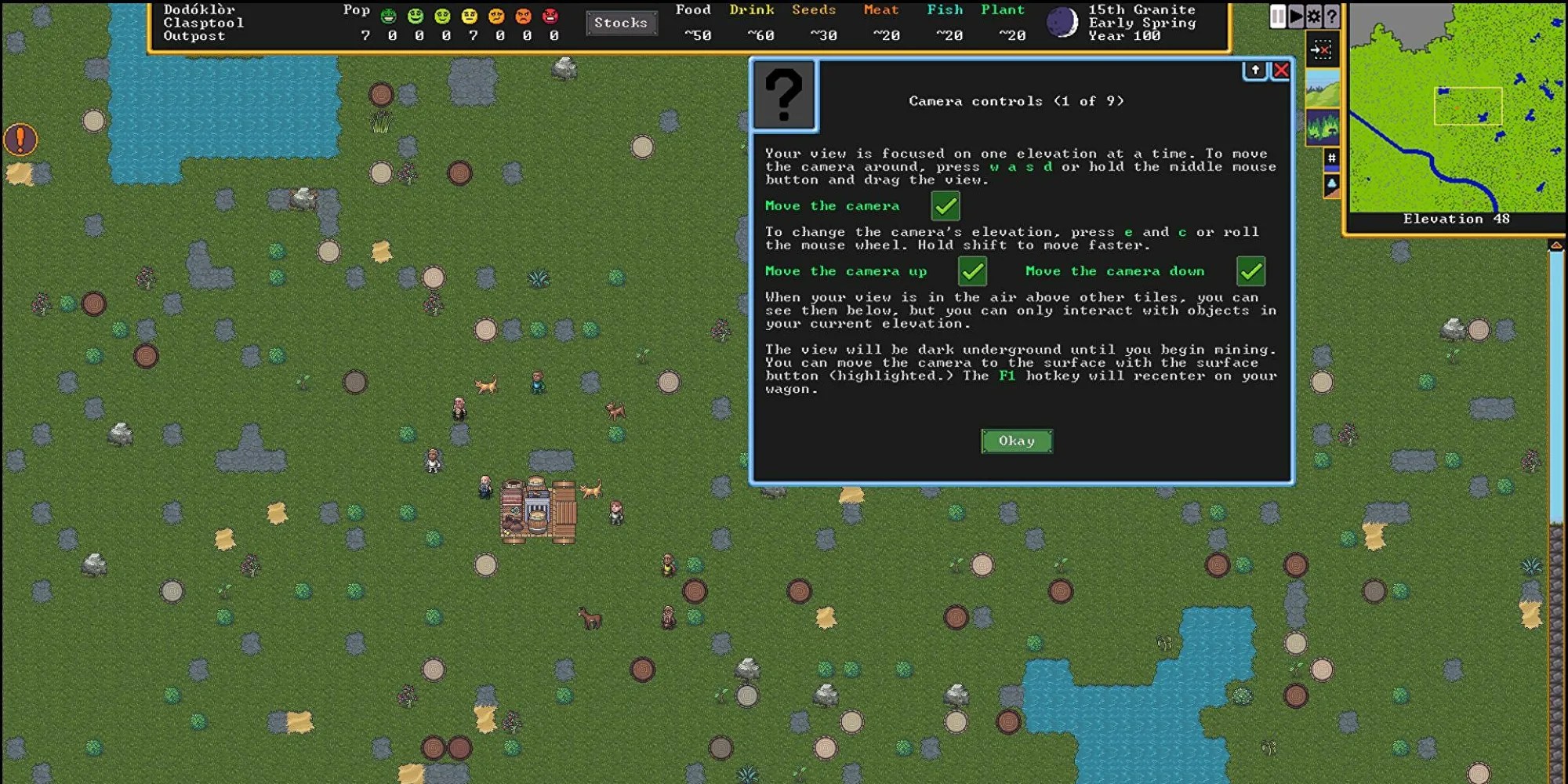The height and width of the screenshot is (784, 1568).
Task: Confirm the tutorial with Okay
Action: click(1016, 441)
